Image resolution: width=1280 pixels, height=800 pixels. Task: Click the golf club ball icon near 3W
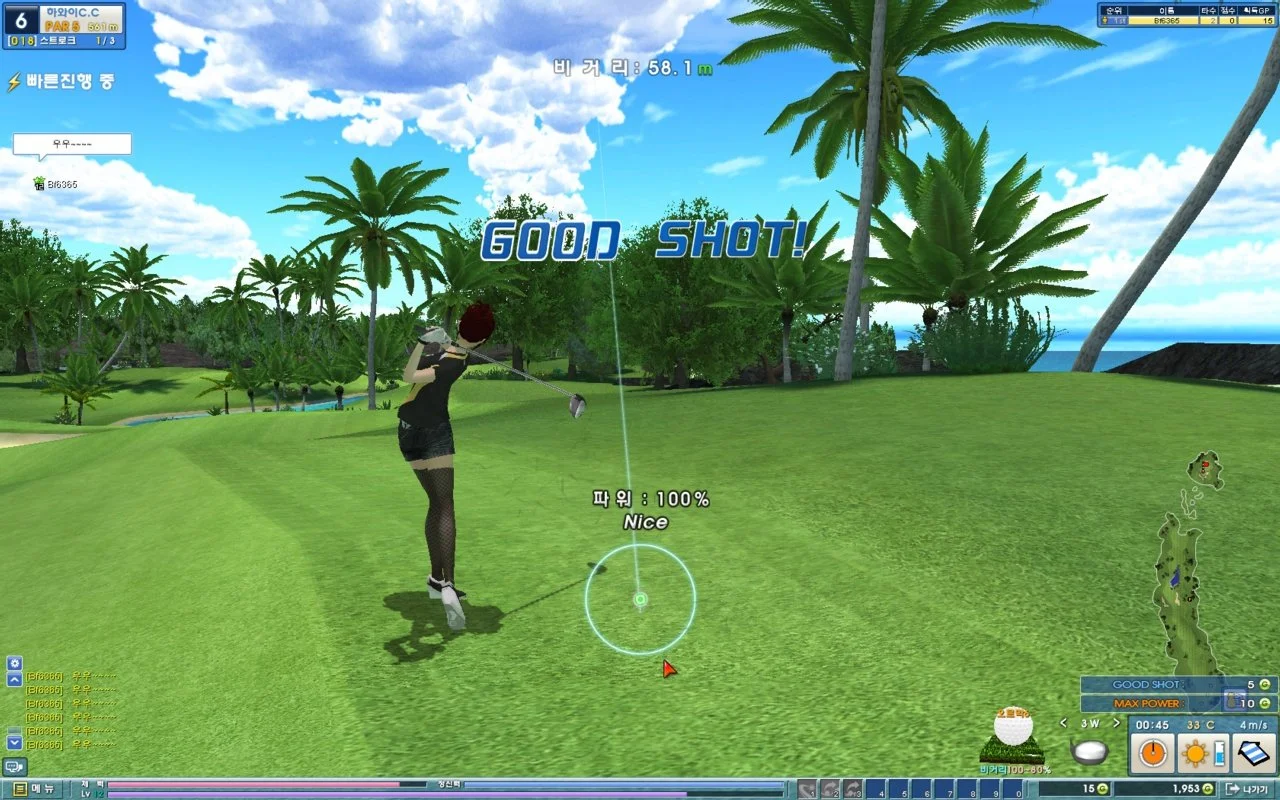click(1090, 752)
